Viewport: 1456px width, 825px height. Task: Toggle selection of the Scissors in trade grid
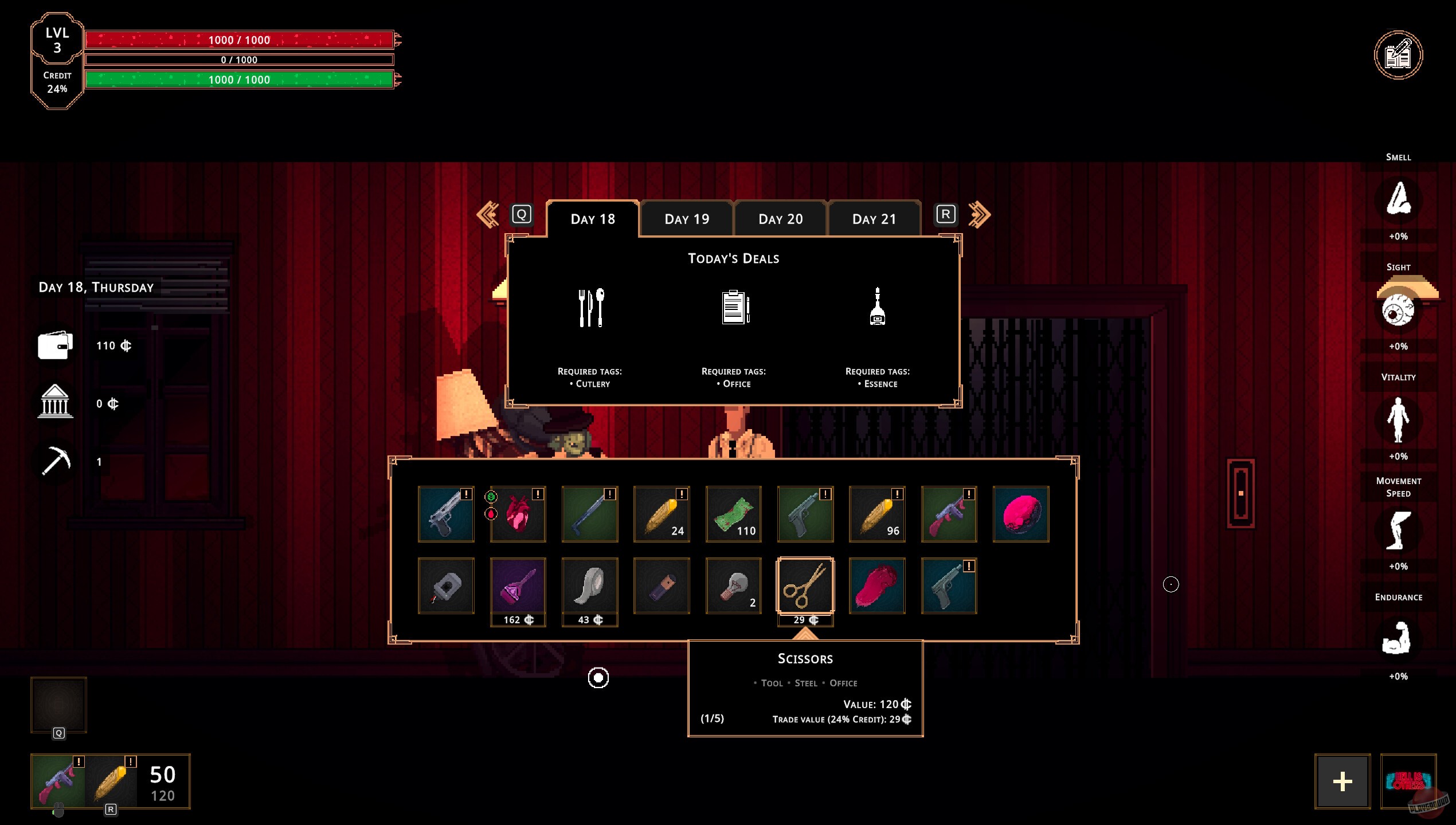pyautogui.click(x=805, y=585)
